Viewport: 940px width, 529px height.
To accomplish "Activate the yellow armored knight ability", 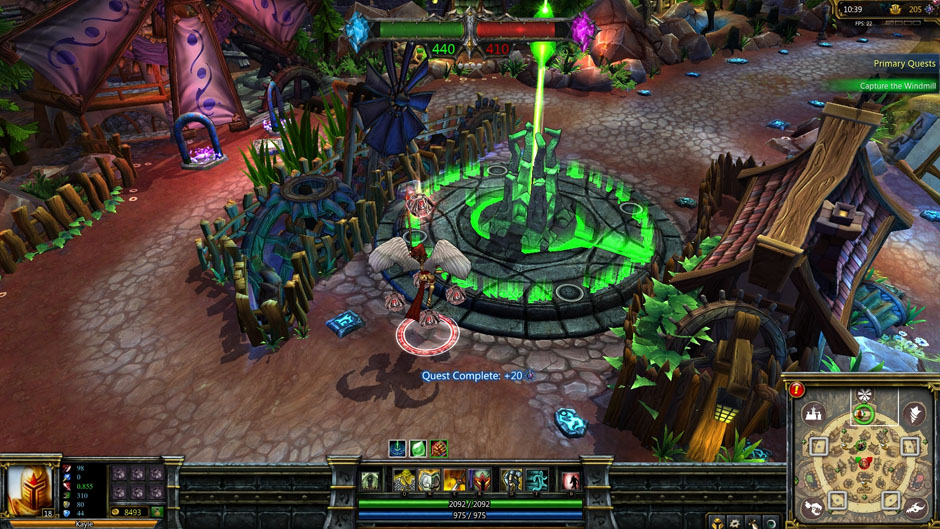I will pyautogui.click(x=404, y=480).
